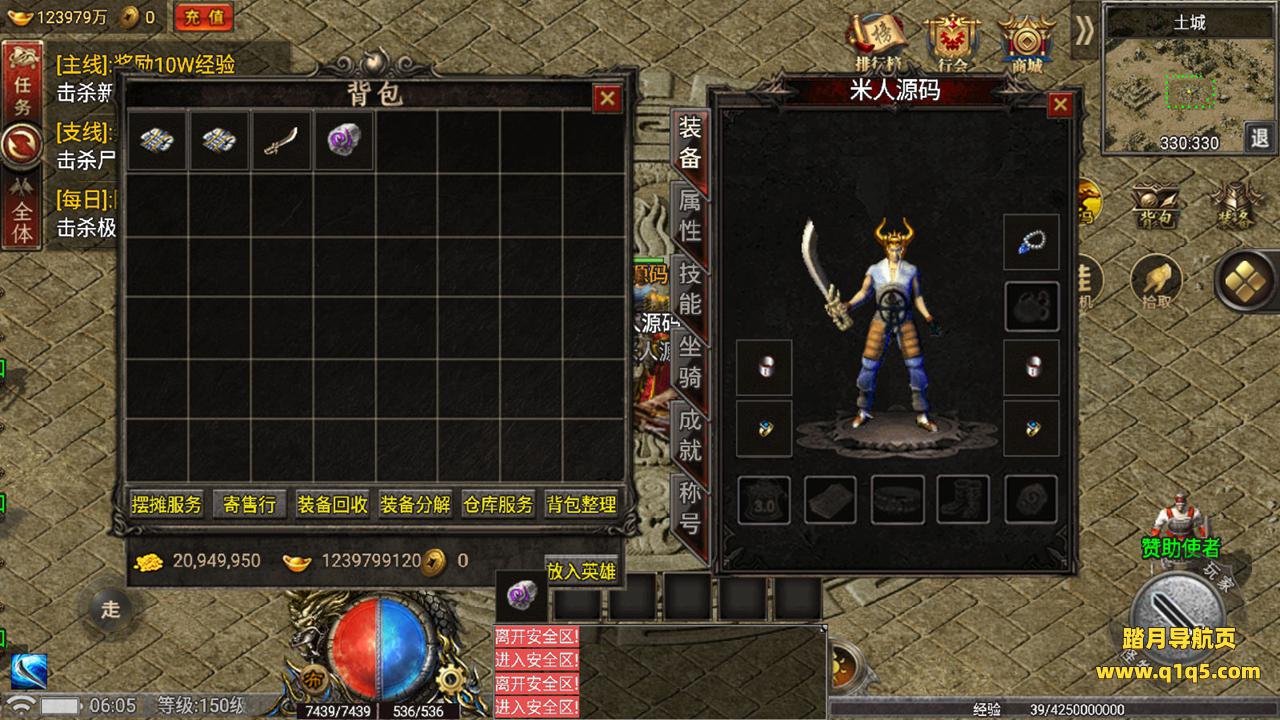Select the necklace equipment slot
This screenshot has height=720, width=1280.
coord(1031,242)
